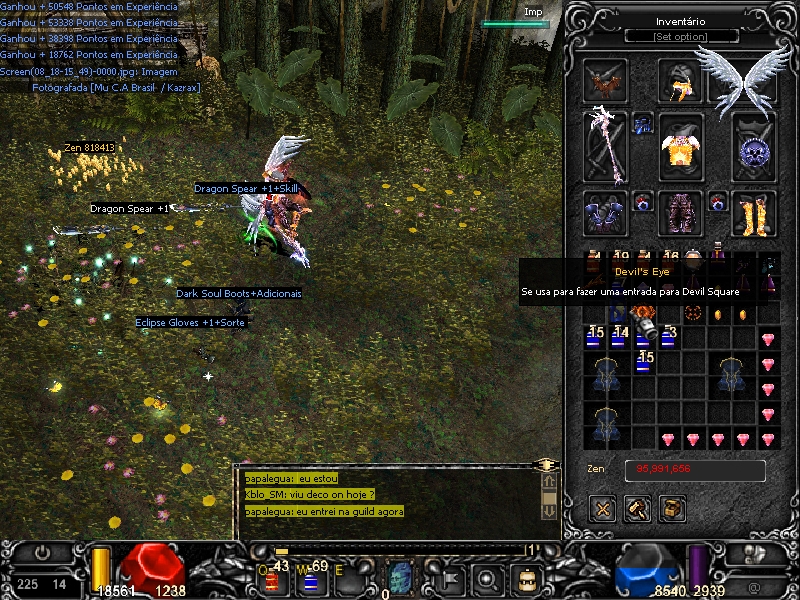Close the inventory with the X button

point(603,509)
